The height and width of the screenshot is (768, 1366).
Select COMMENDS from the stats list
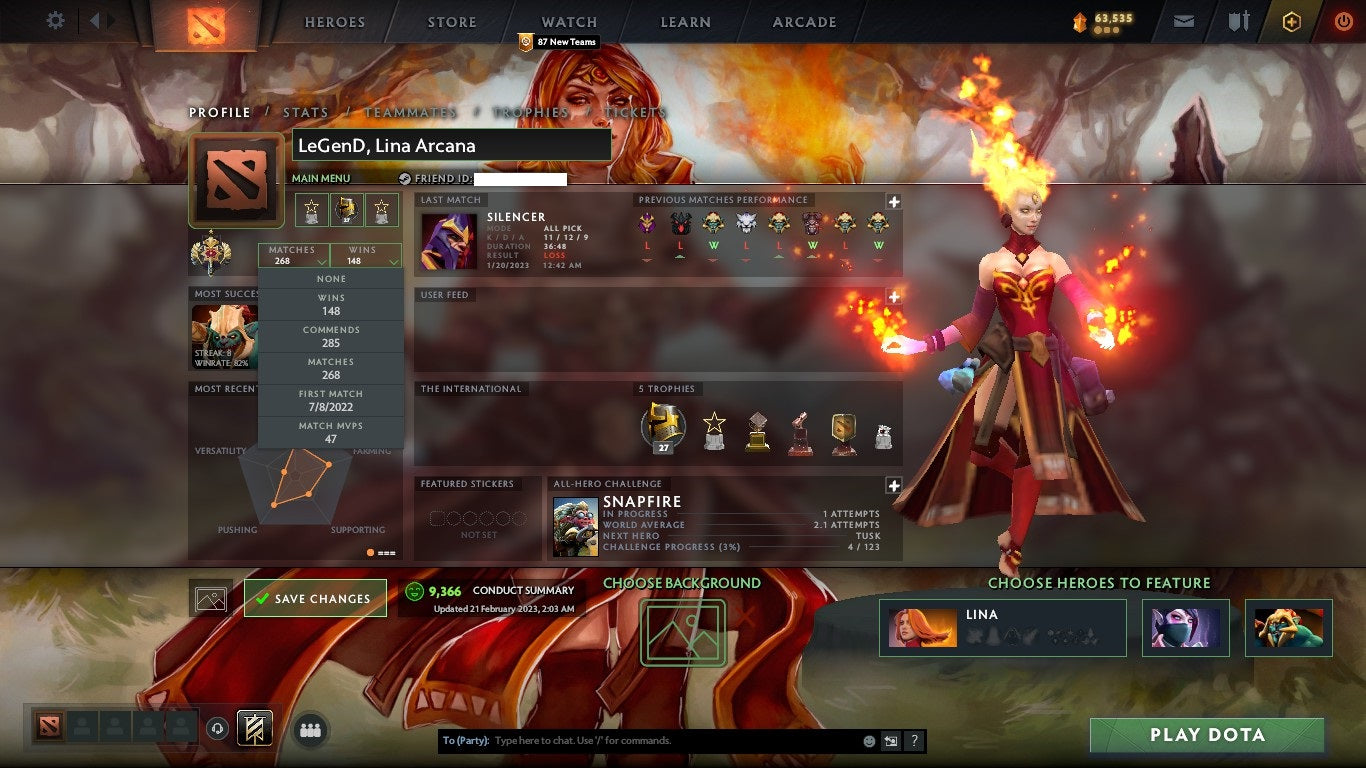330,335
